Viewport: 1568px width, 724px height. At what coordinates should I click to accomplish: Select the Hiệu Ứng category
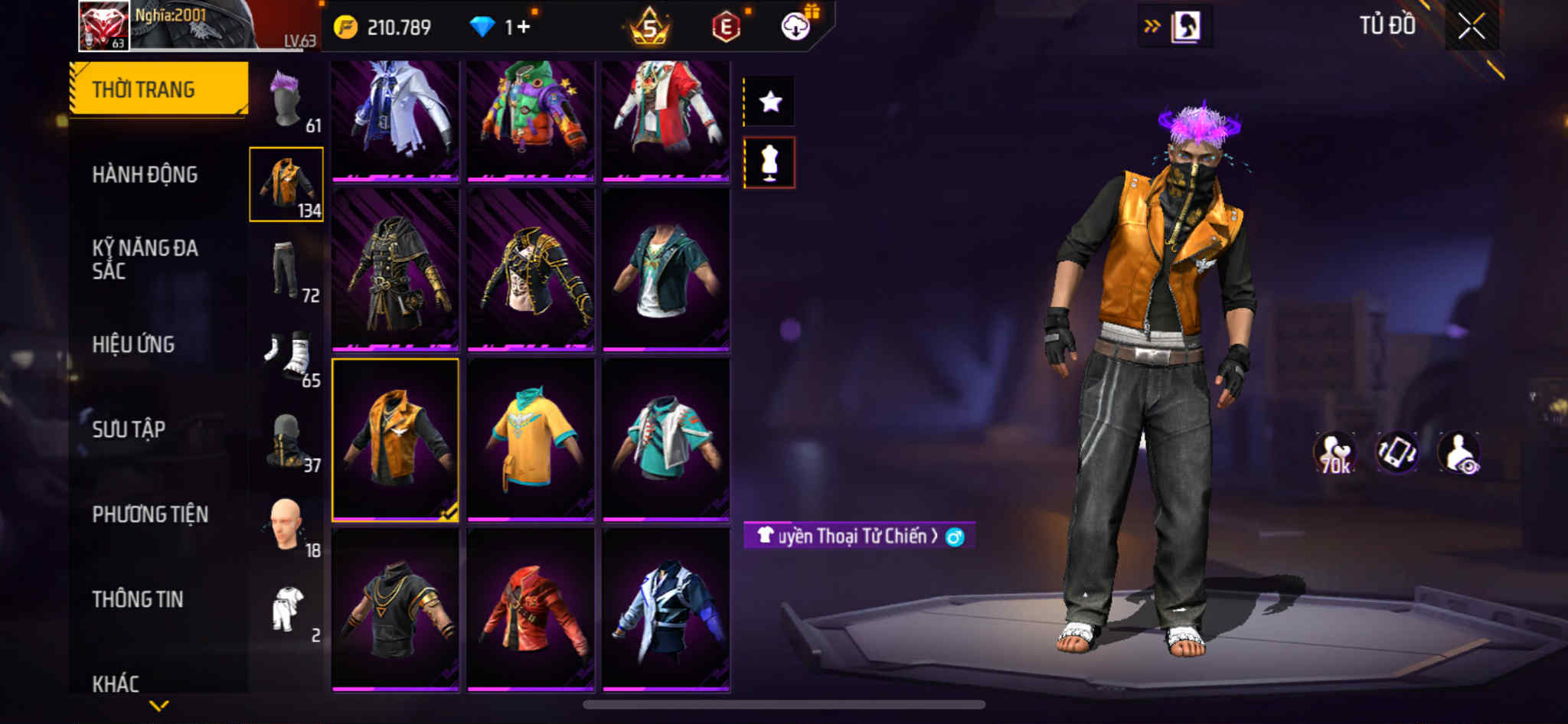[x=133, y=344]
